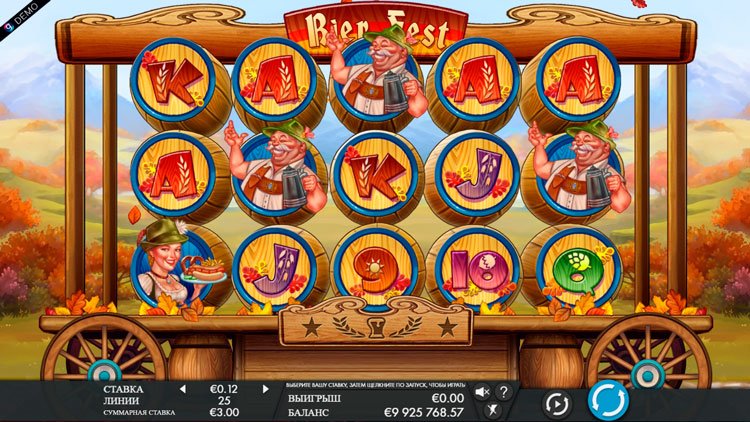The width and height of the screenshot is (750, 422).
Task: Increase the bet with the right arrow
Action: pos(266,389)
